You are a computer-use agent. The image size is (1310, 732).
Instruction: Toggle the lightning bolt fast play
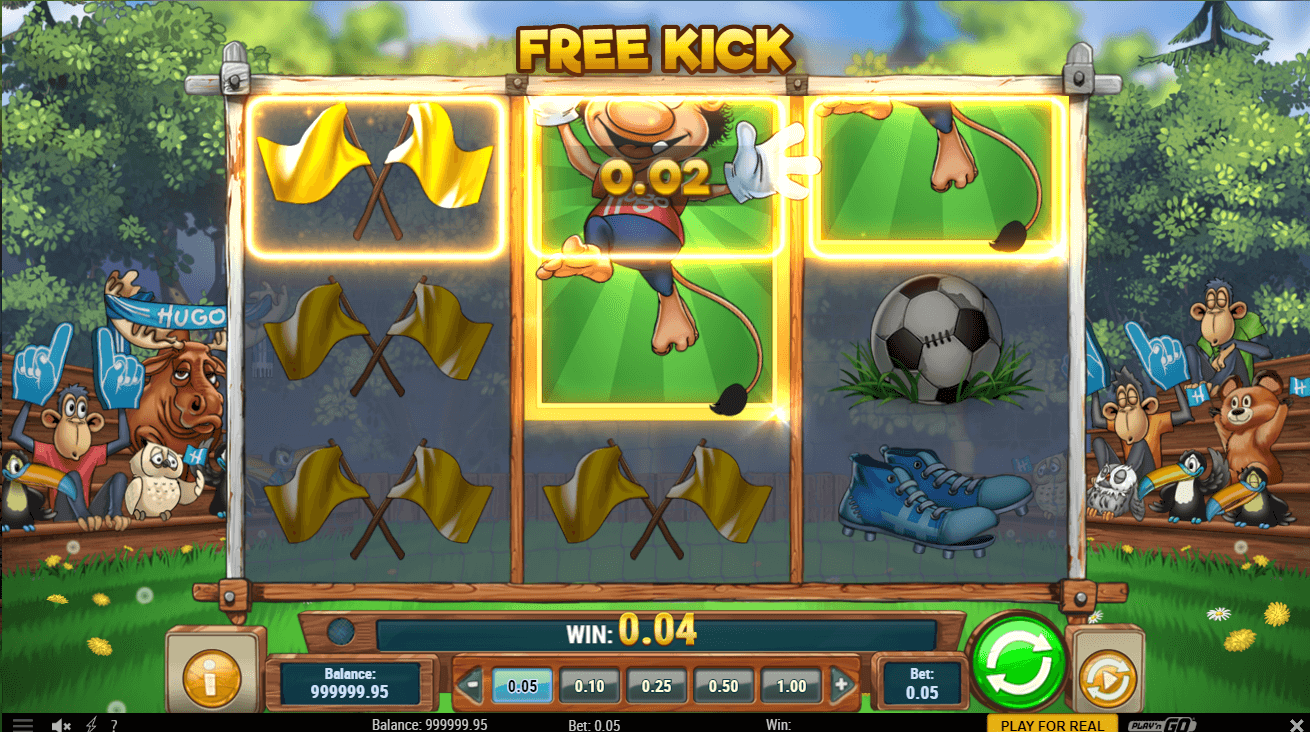91,724
